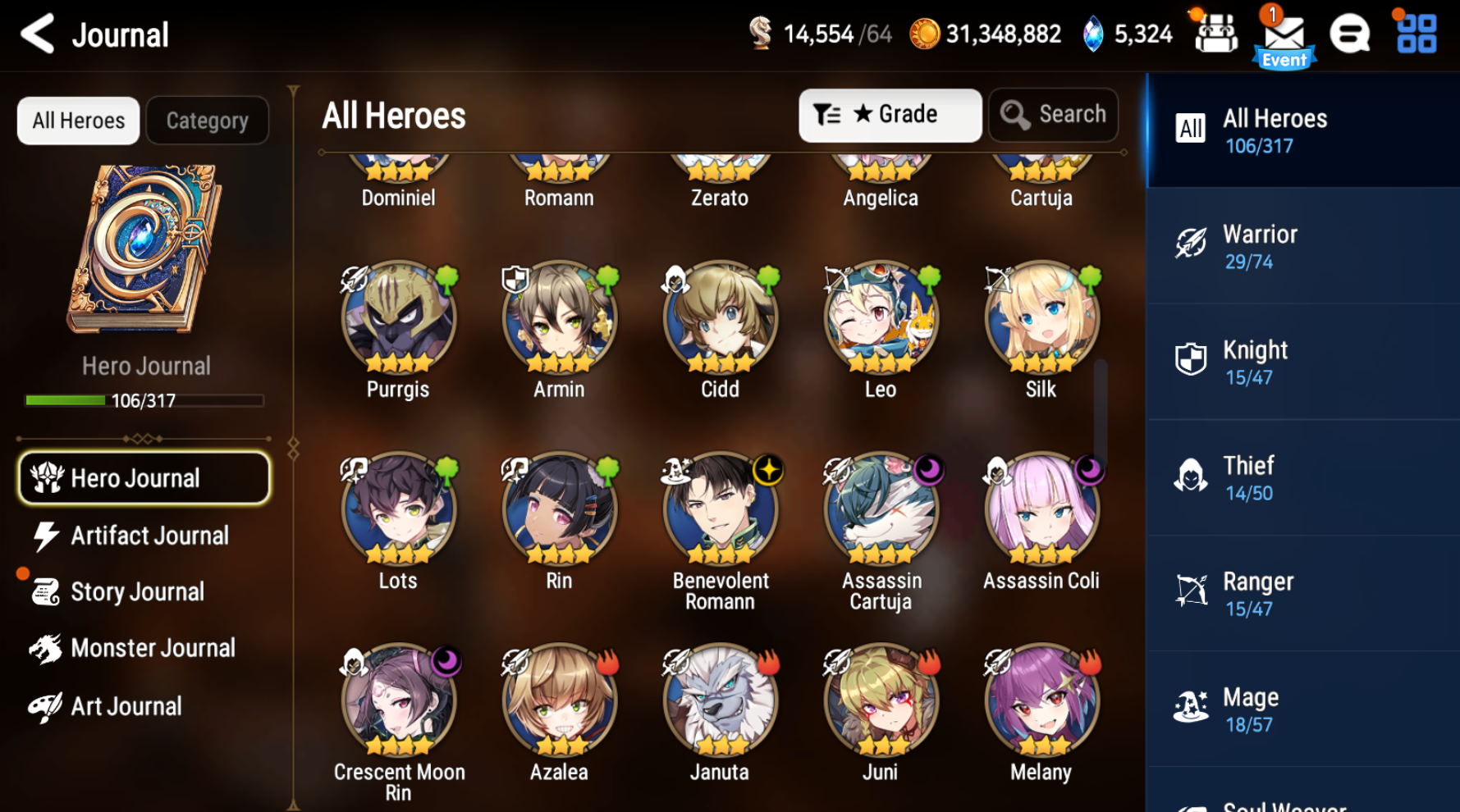This screenshot has height=812, width=1460.
Task: Open the Mail inbox with Event badge
Action: tap(1283, 34)
